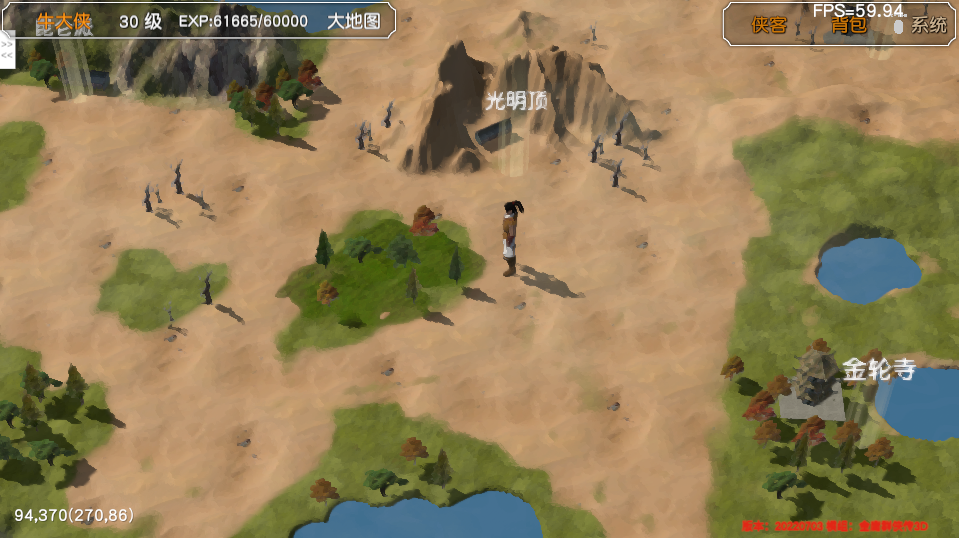Toggle the side panel arrow tab

click(x=7, y=51)
